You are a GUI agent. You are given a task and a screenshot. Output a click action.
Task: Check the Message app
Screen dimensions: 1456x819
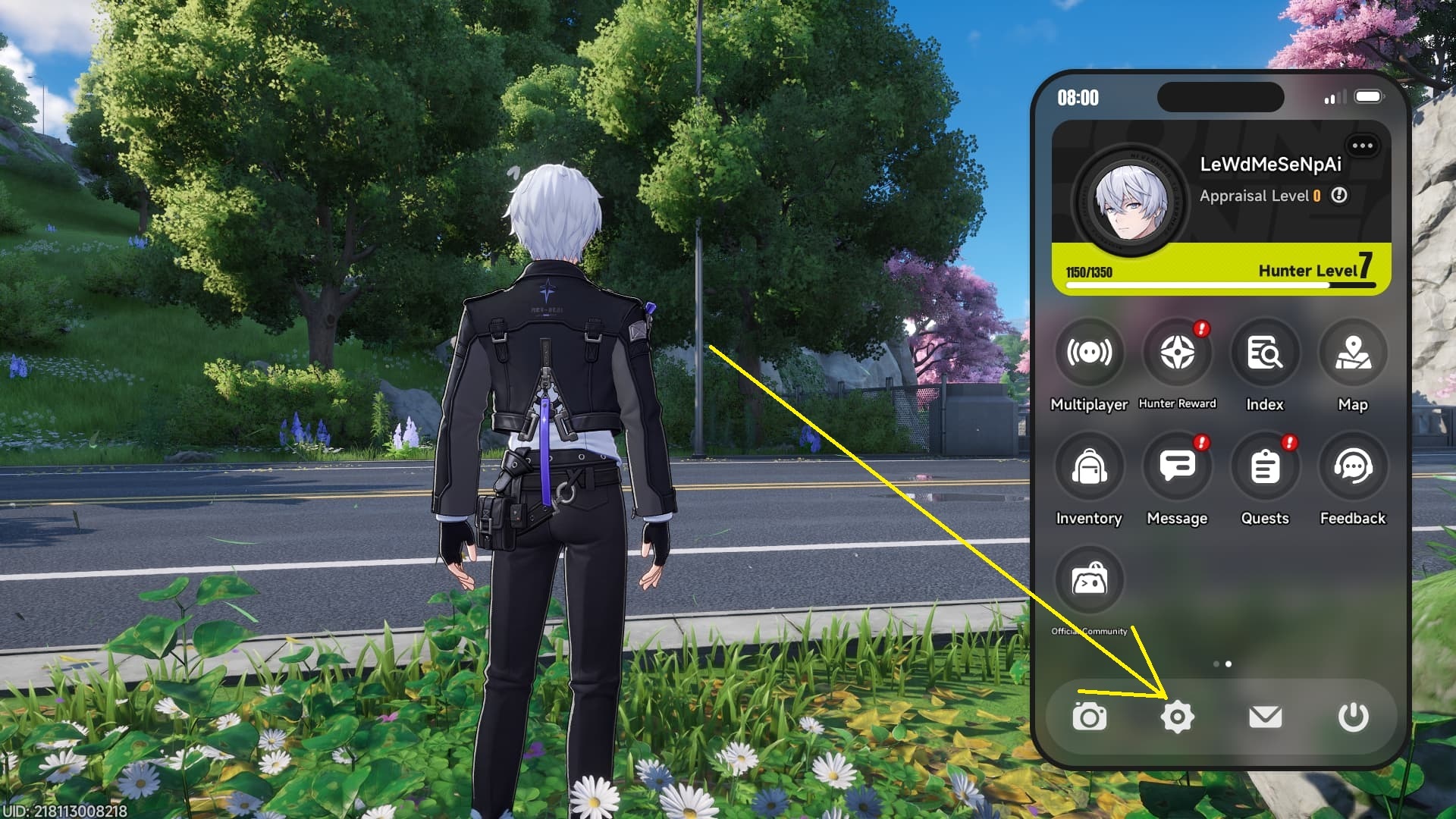click(1177, 467)
